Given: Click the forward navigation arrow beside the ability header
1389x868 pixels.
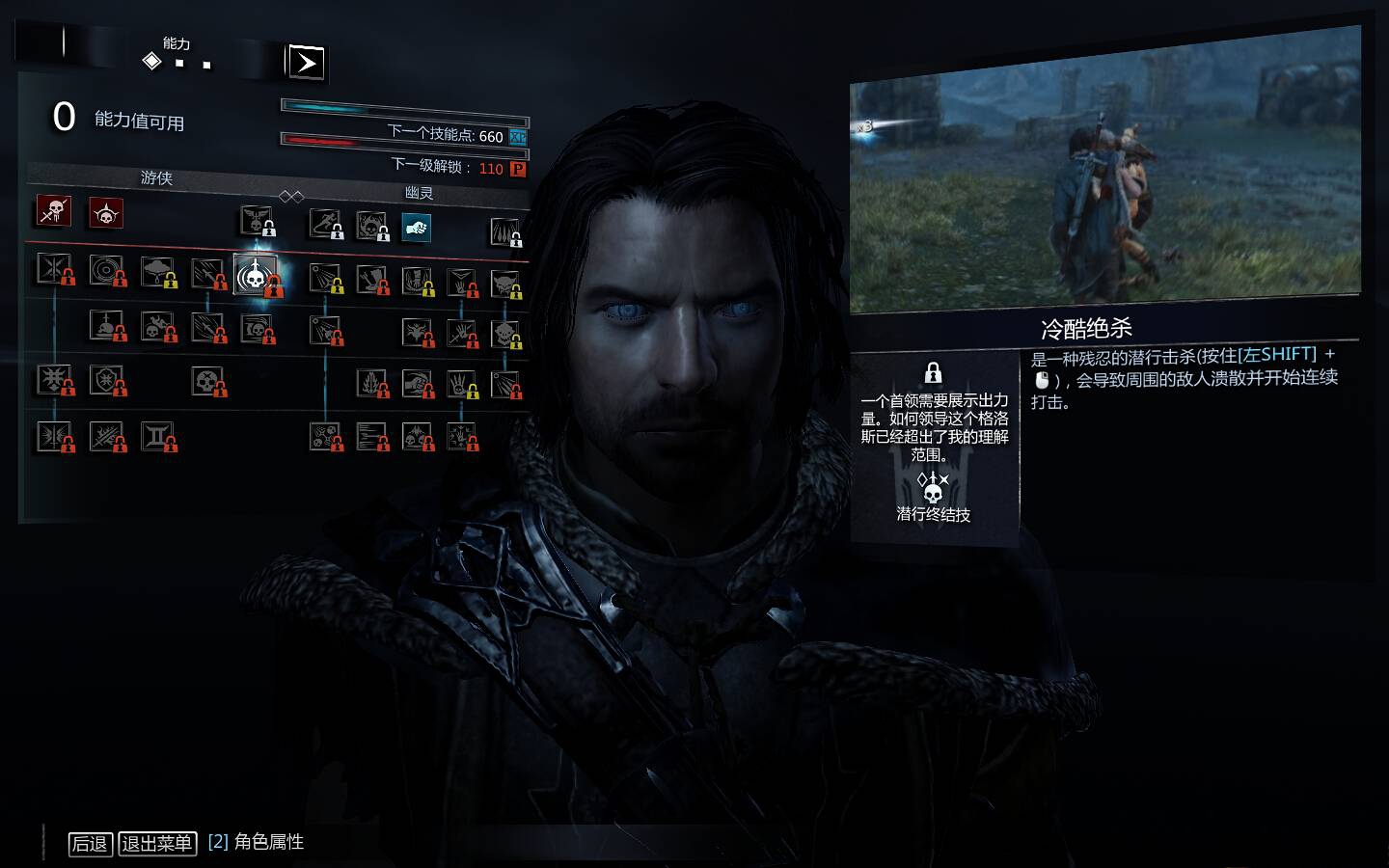Looking at the screenshot, I should pyautogui.click(x=306, y=63).
